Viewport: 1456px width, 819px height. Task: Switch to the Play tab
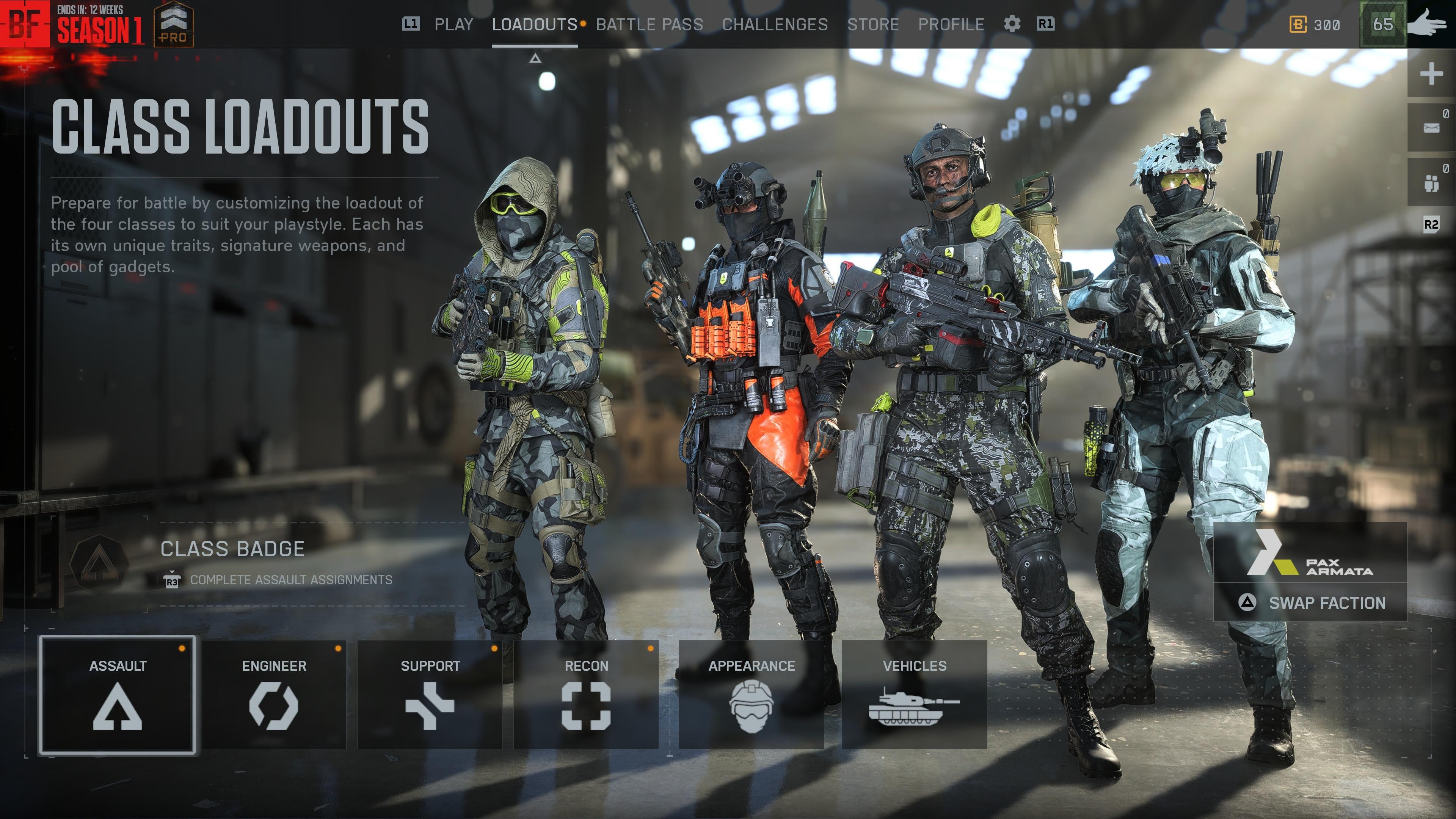point(453,24)
